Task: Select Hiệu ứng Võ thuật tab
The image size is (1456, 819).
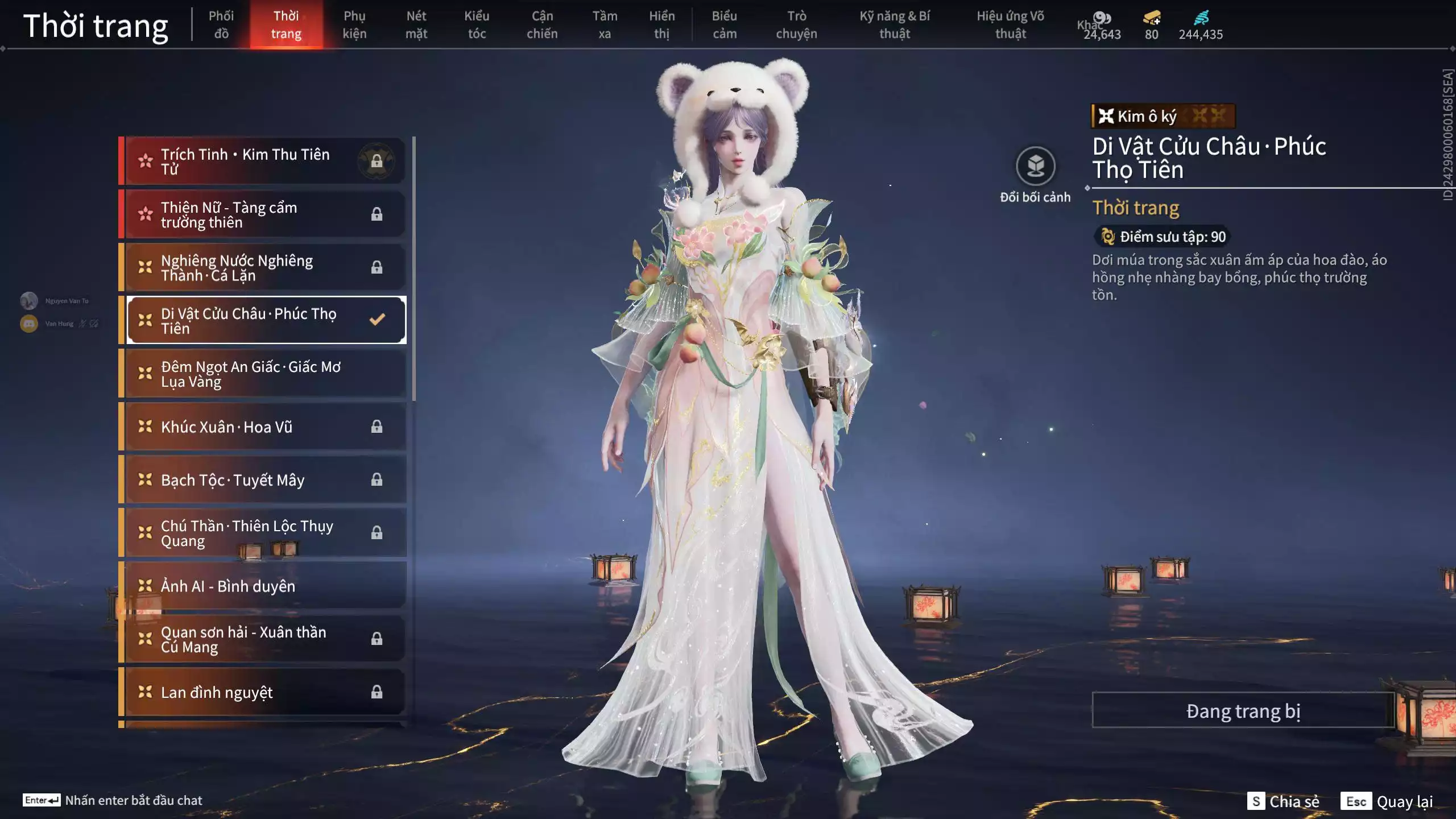Action: (x=1010, y=24)
